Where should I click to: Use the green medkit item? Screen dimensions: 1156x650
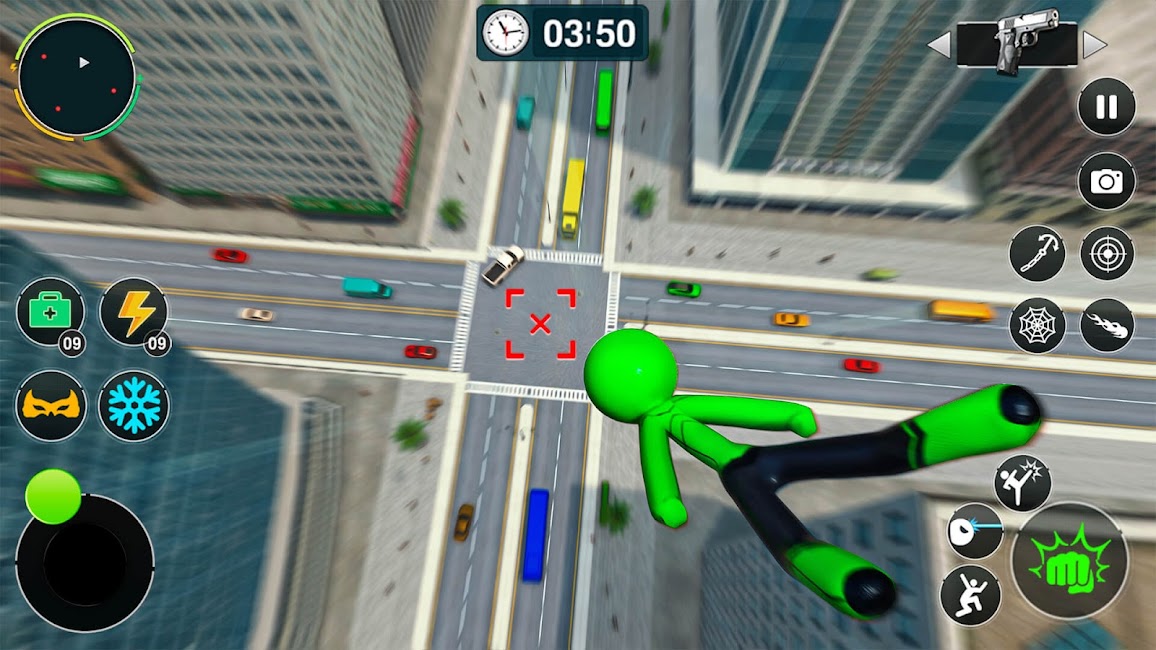(50, 311)
